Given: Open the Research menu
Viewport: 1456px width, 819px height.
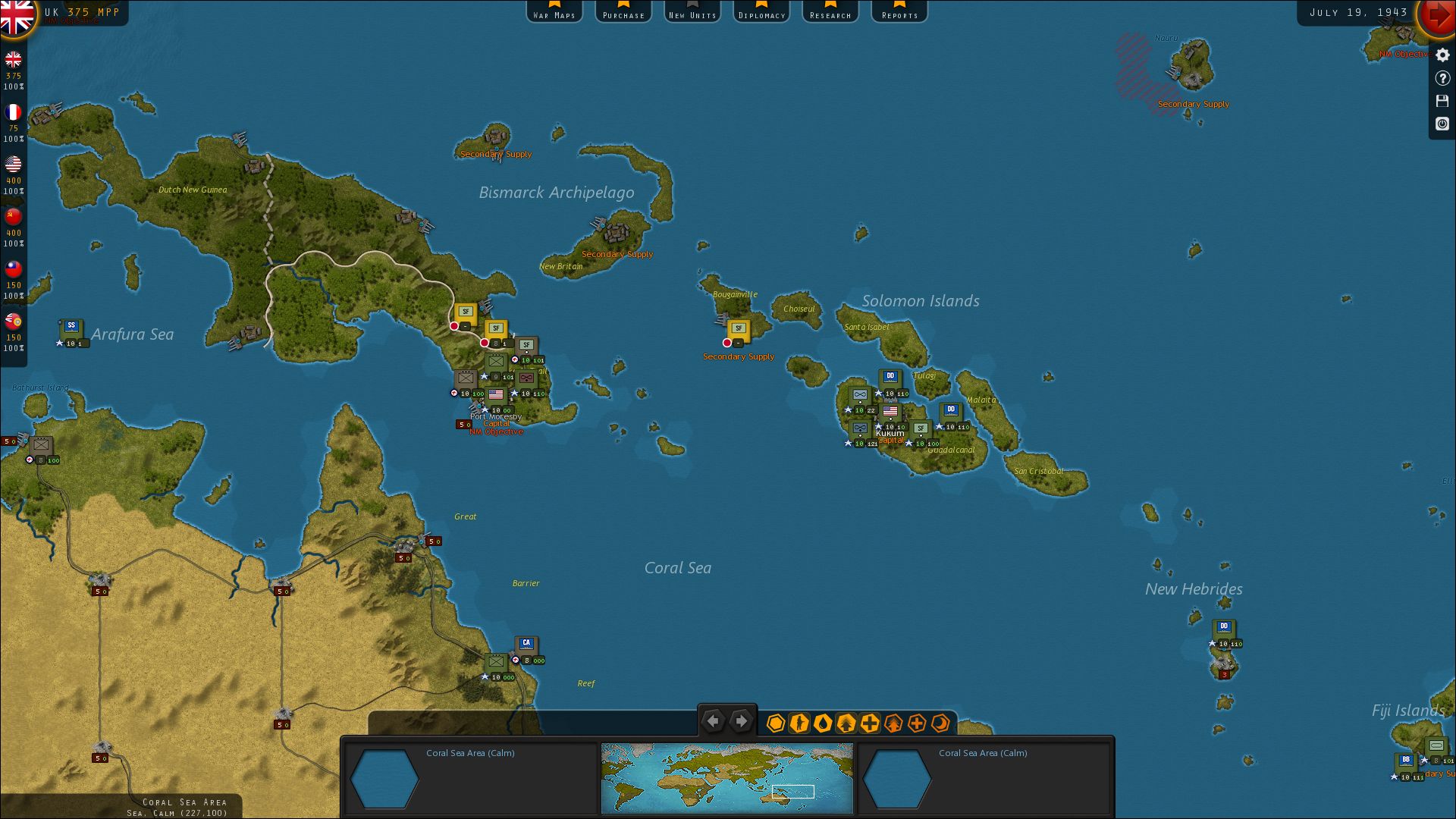Looking at the screenshot, I should 830,11.
